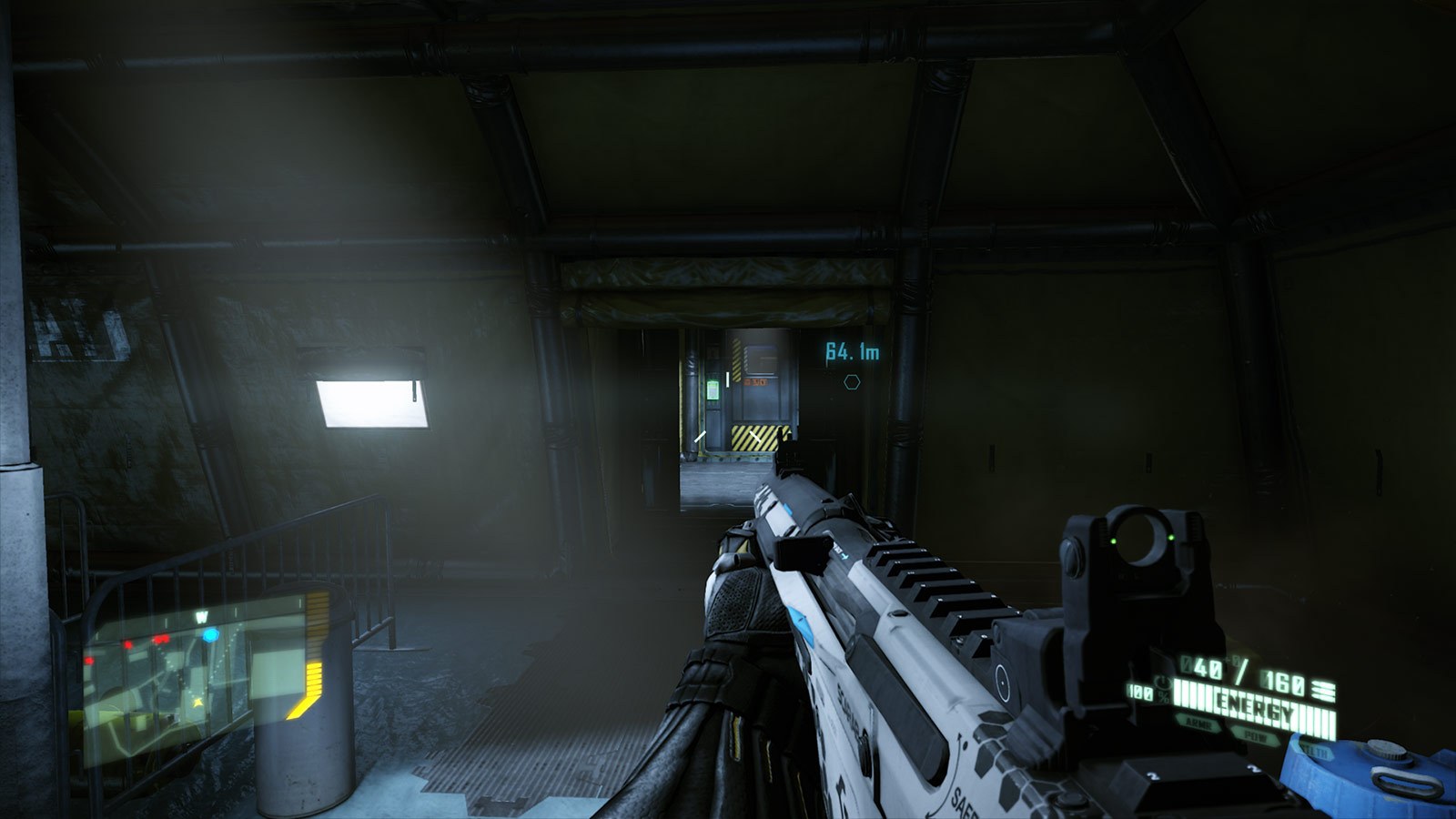Activate POW suit mode
This screenshot has height=819, width=1456.
tap(1256, 737)
